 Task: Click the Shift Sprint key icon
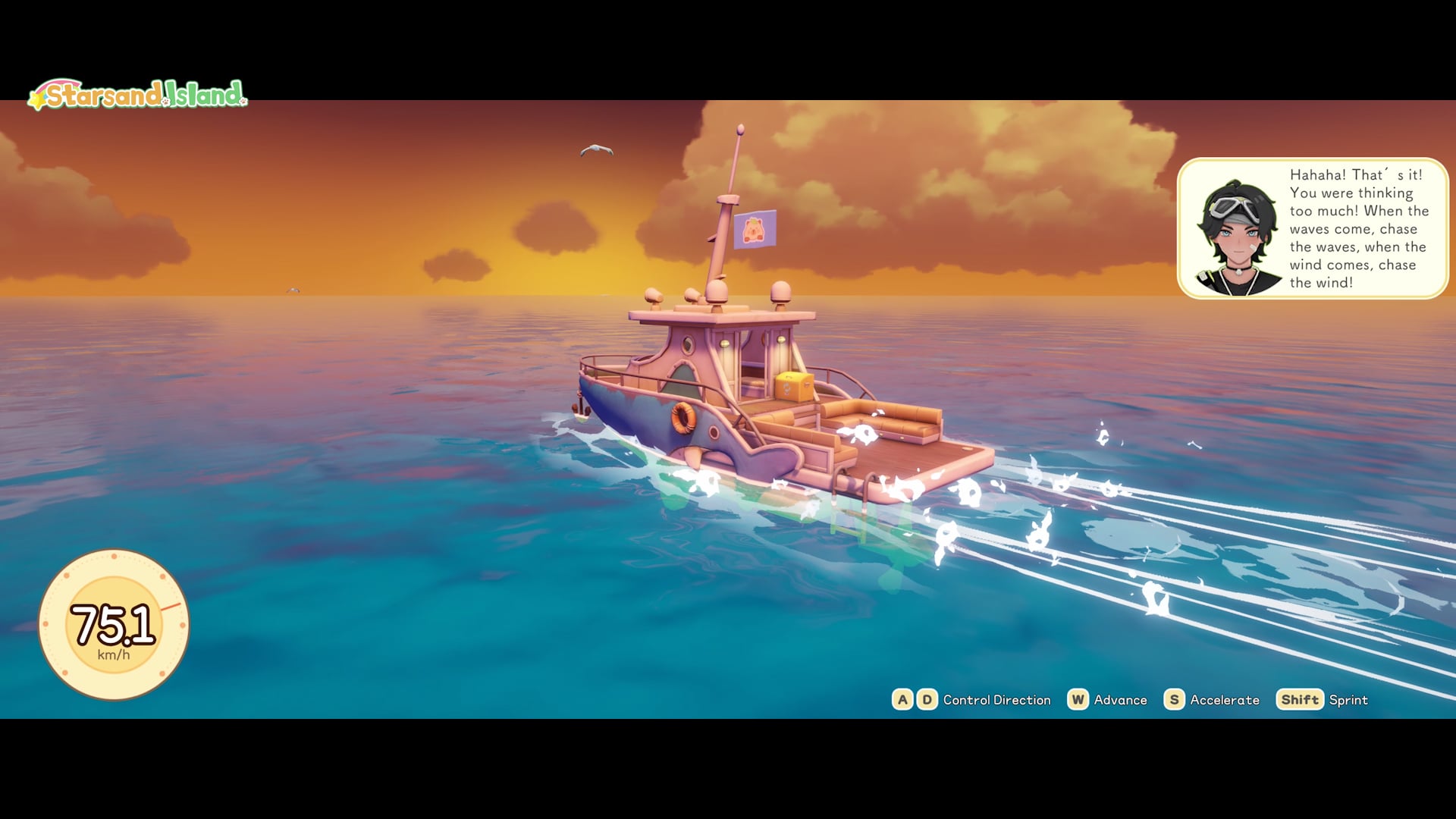point(1300,700)
